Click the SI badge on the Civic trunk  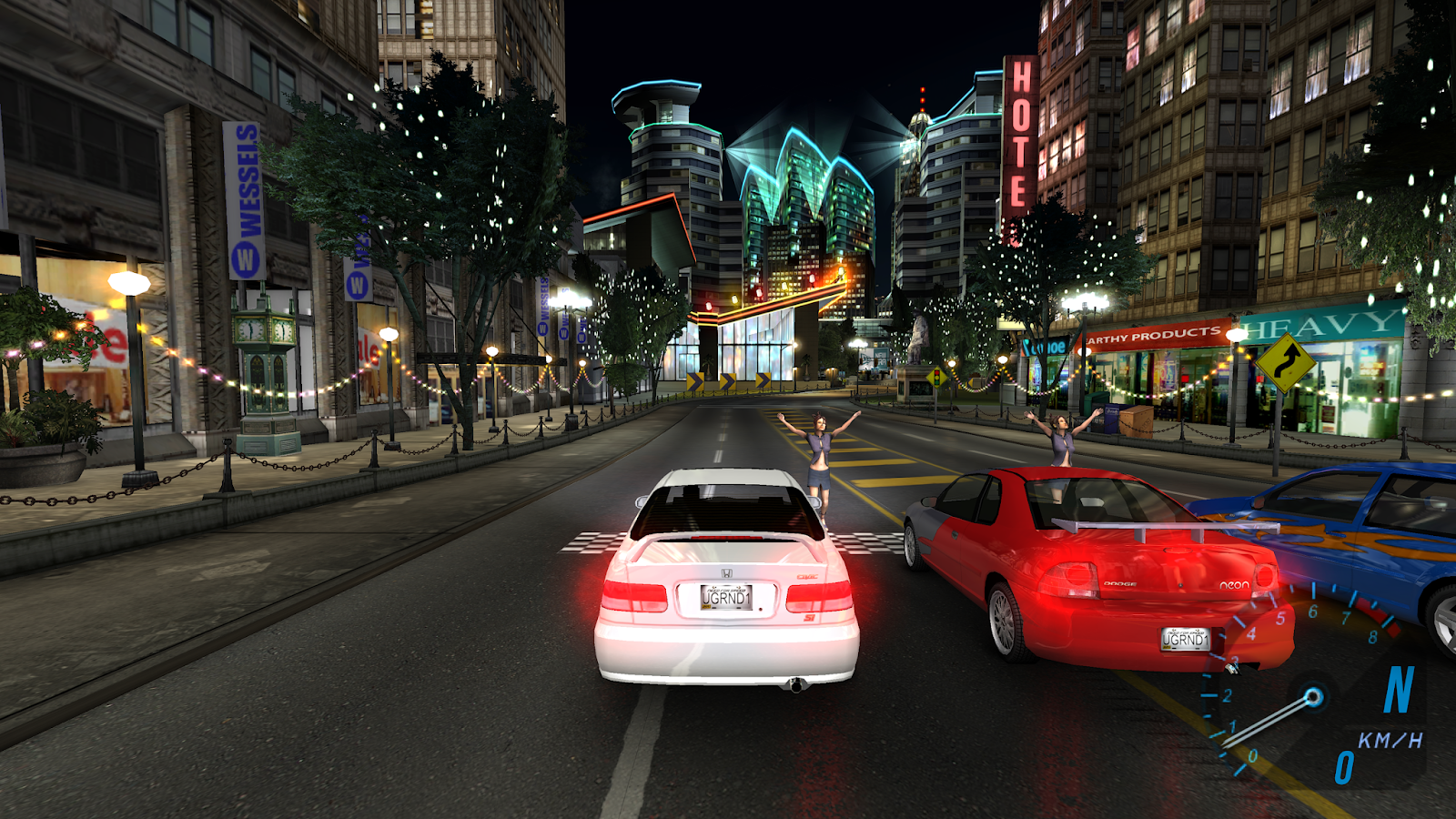pyautogui.click(x=810, y=616)
